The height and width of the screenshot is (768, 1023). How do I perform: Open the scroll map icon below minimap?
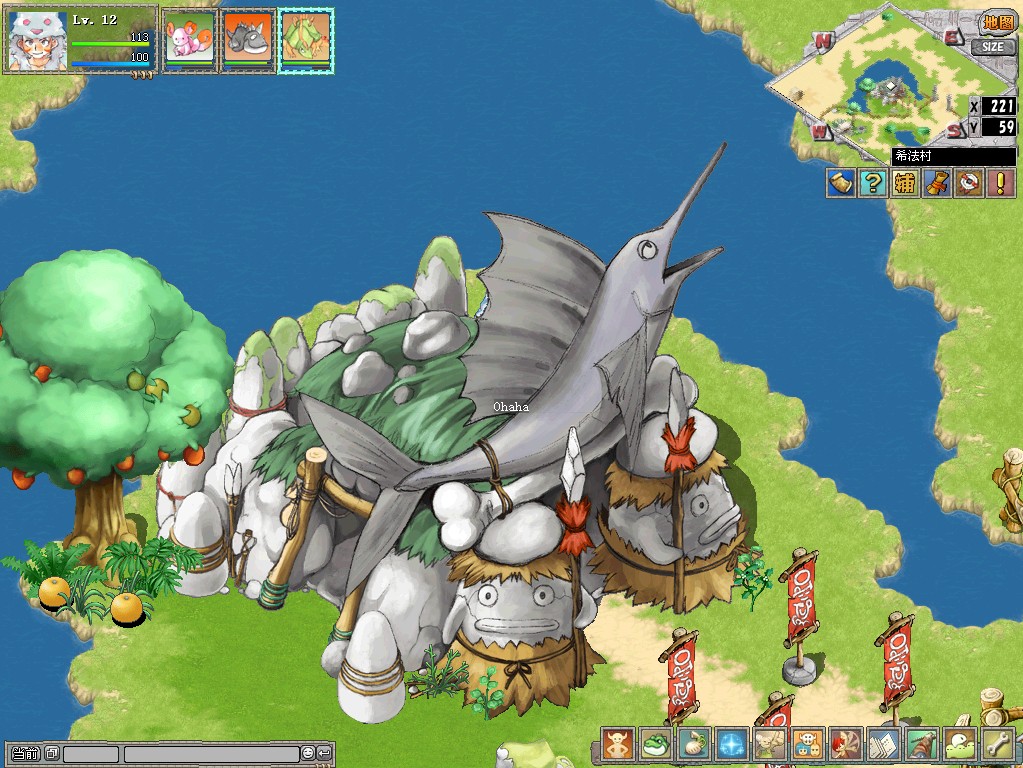(841, 183)
